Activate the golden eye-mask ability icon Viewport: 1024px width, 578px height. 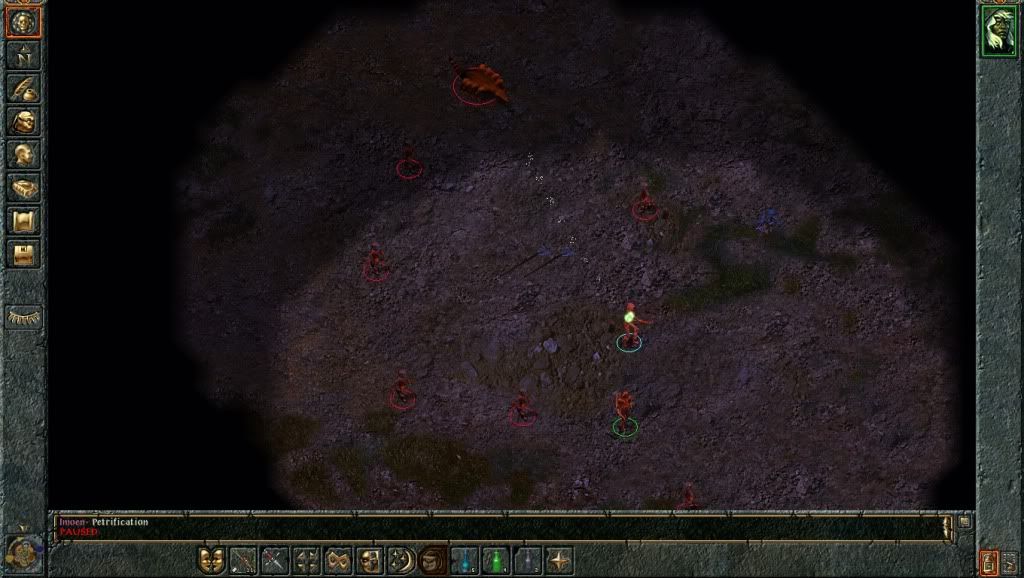[x=339, y=560]
